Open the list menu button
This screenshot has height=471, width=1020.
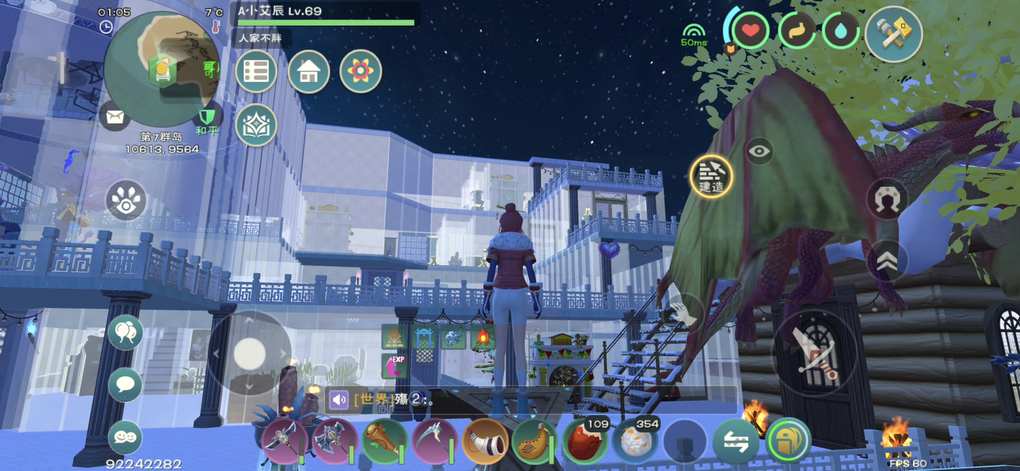click(x=256, y=71)
